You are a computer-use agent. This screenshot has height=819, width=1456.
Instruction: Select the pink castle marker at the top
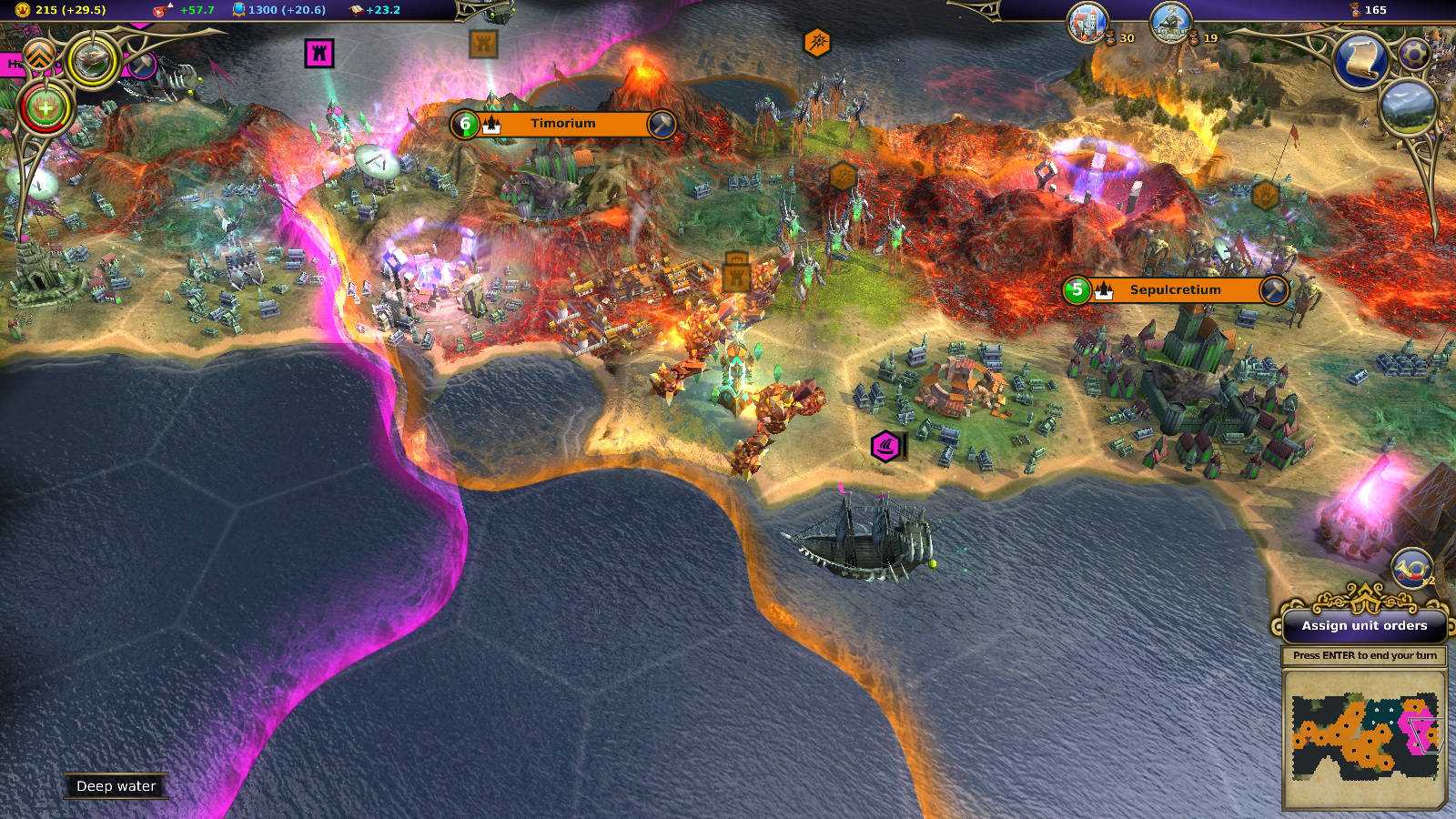pos(320,55)
